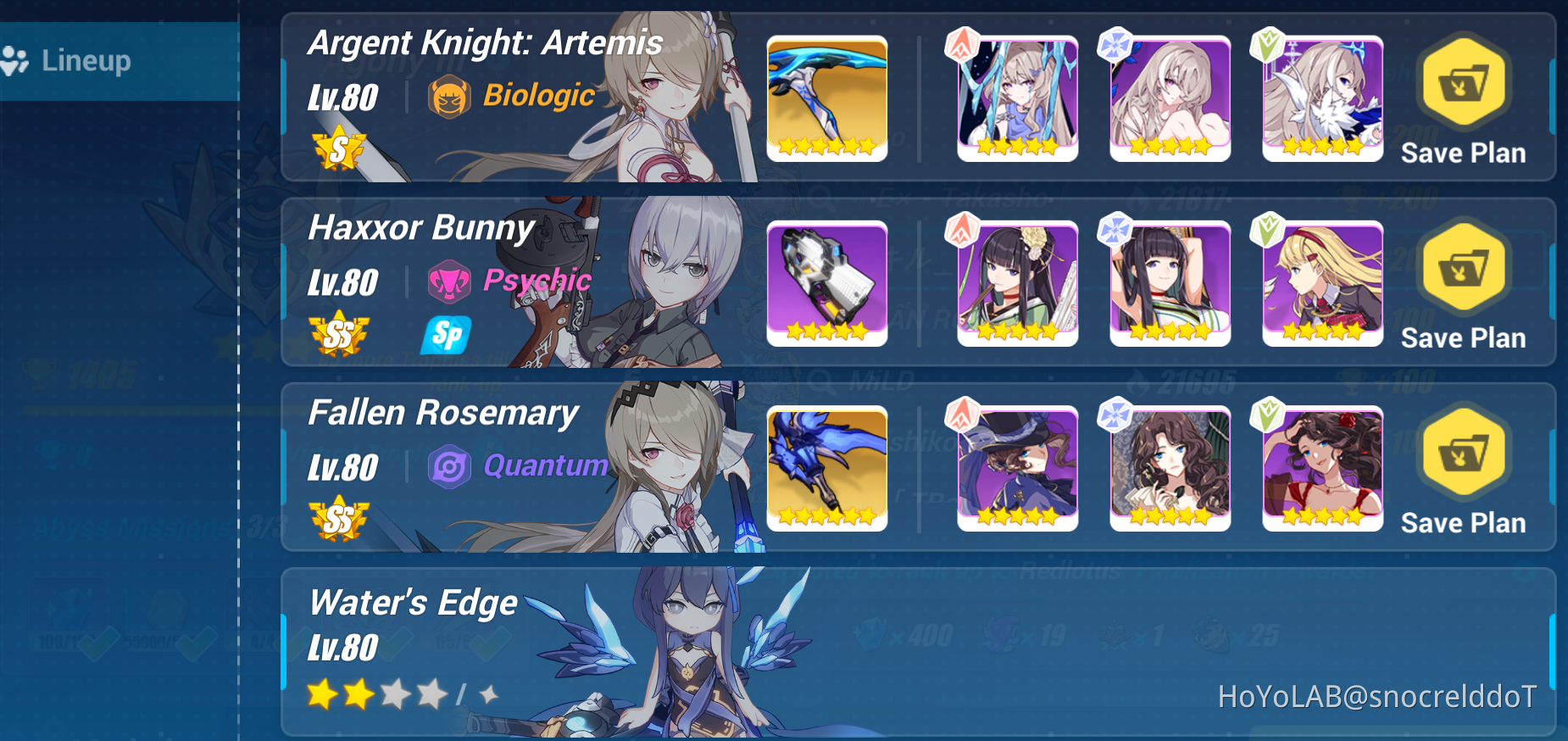This screenshot has width=1568, height=741.
Task: Open Argent Knight's weapon thumbnail
Action: (827, 97)
